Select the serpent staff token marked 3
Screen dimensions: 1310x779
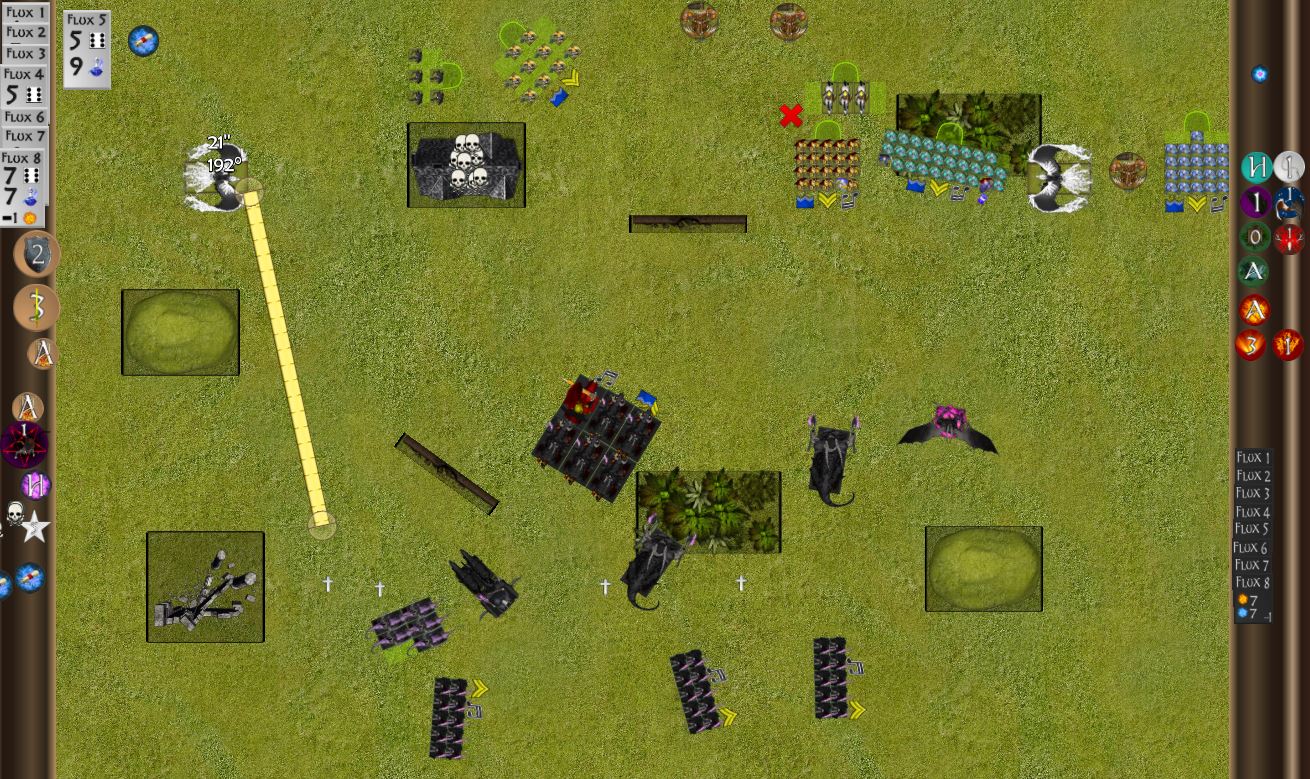point(37,307)
